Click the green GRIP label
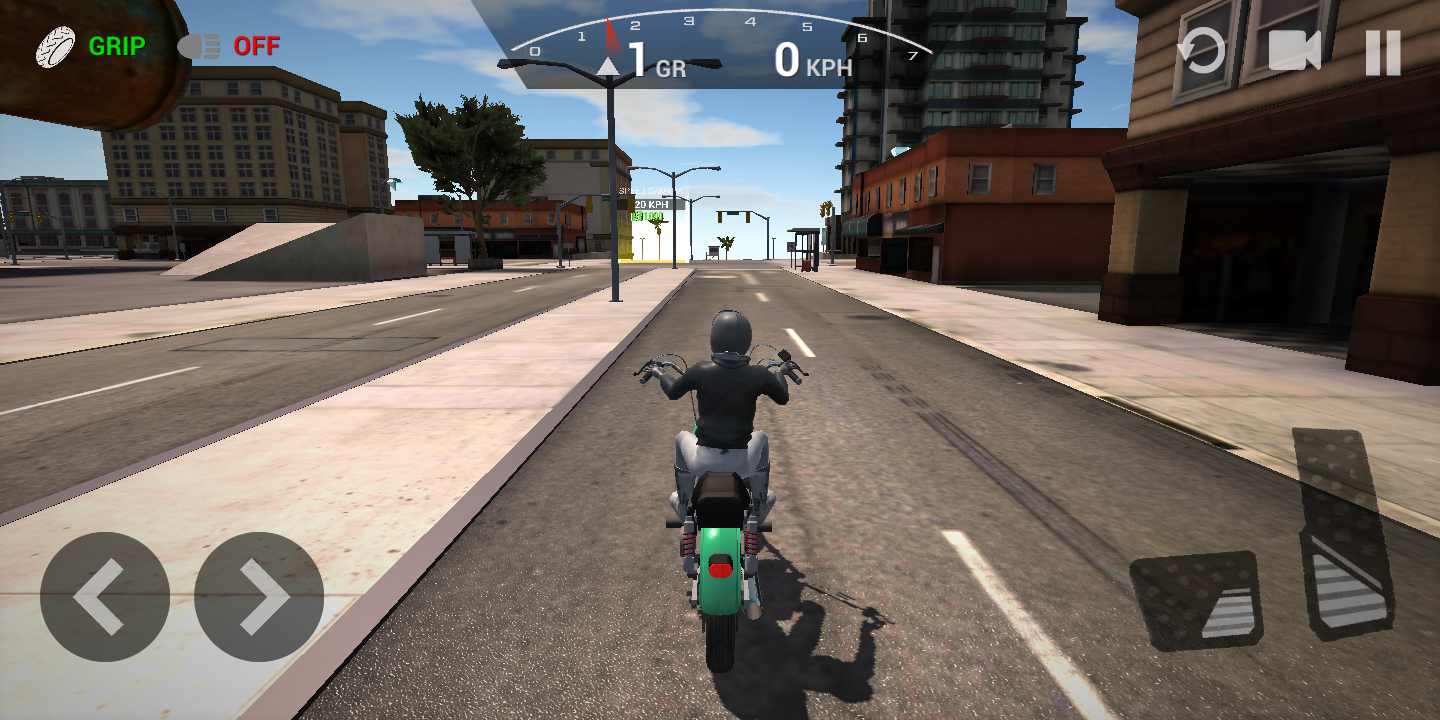Viewport: 1440px width, 720px height. pos(117,45)
